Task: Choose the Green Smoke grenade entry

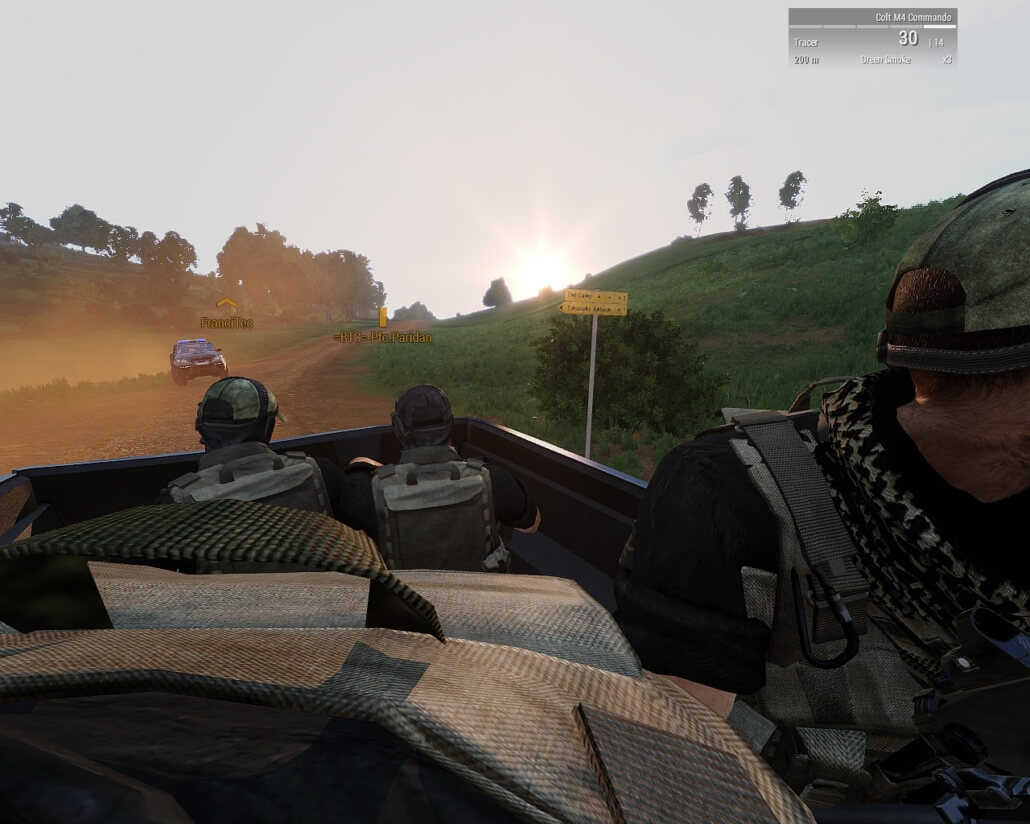Action: pyautogui.click(x=885, y=60)
